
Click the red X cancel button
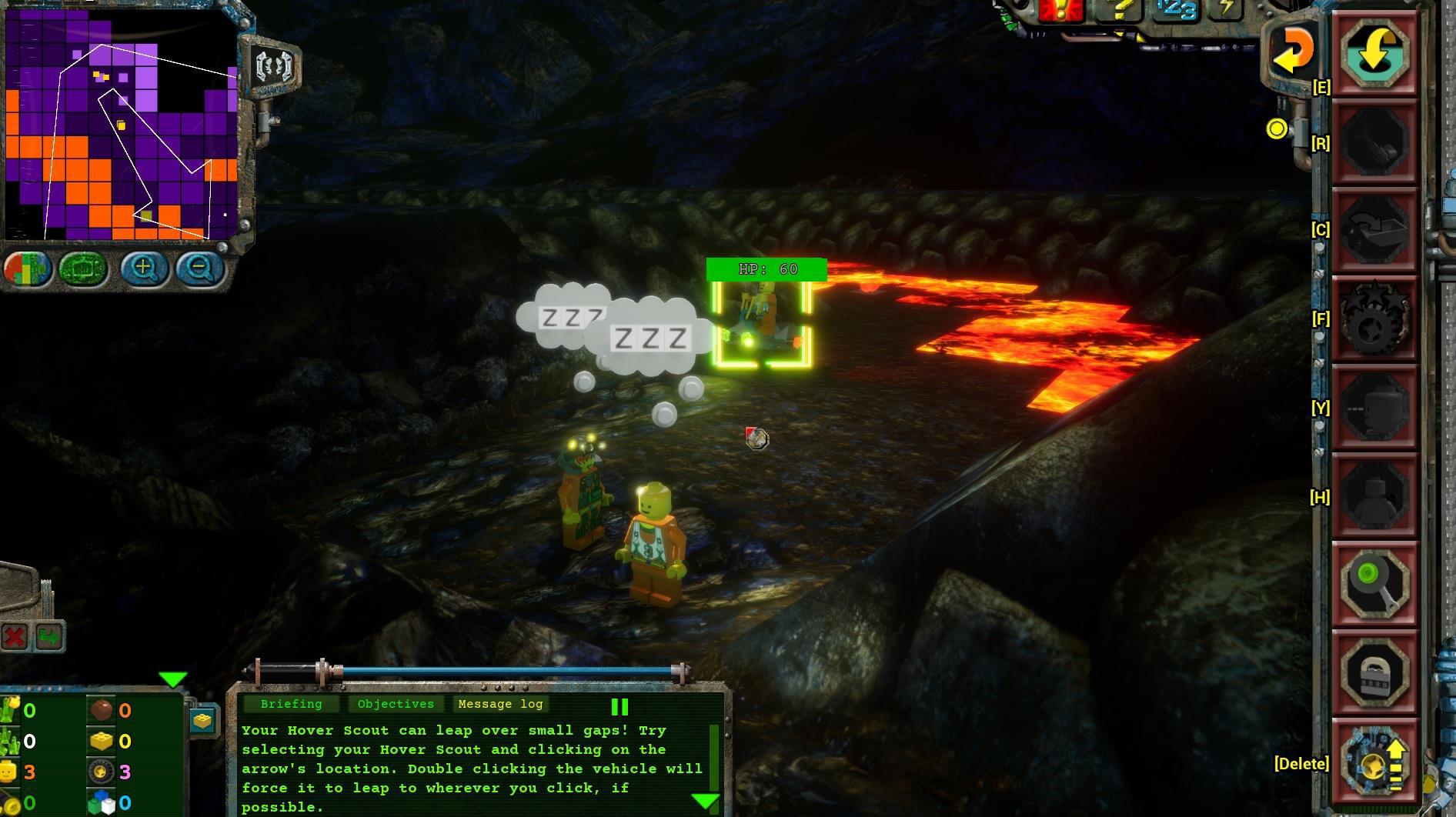pyautogui.click(x=15, y=637)
